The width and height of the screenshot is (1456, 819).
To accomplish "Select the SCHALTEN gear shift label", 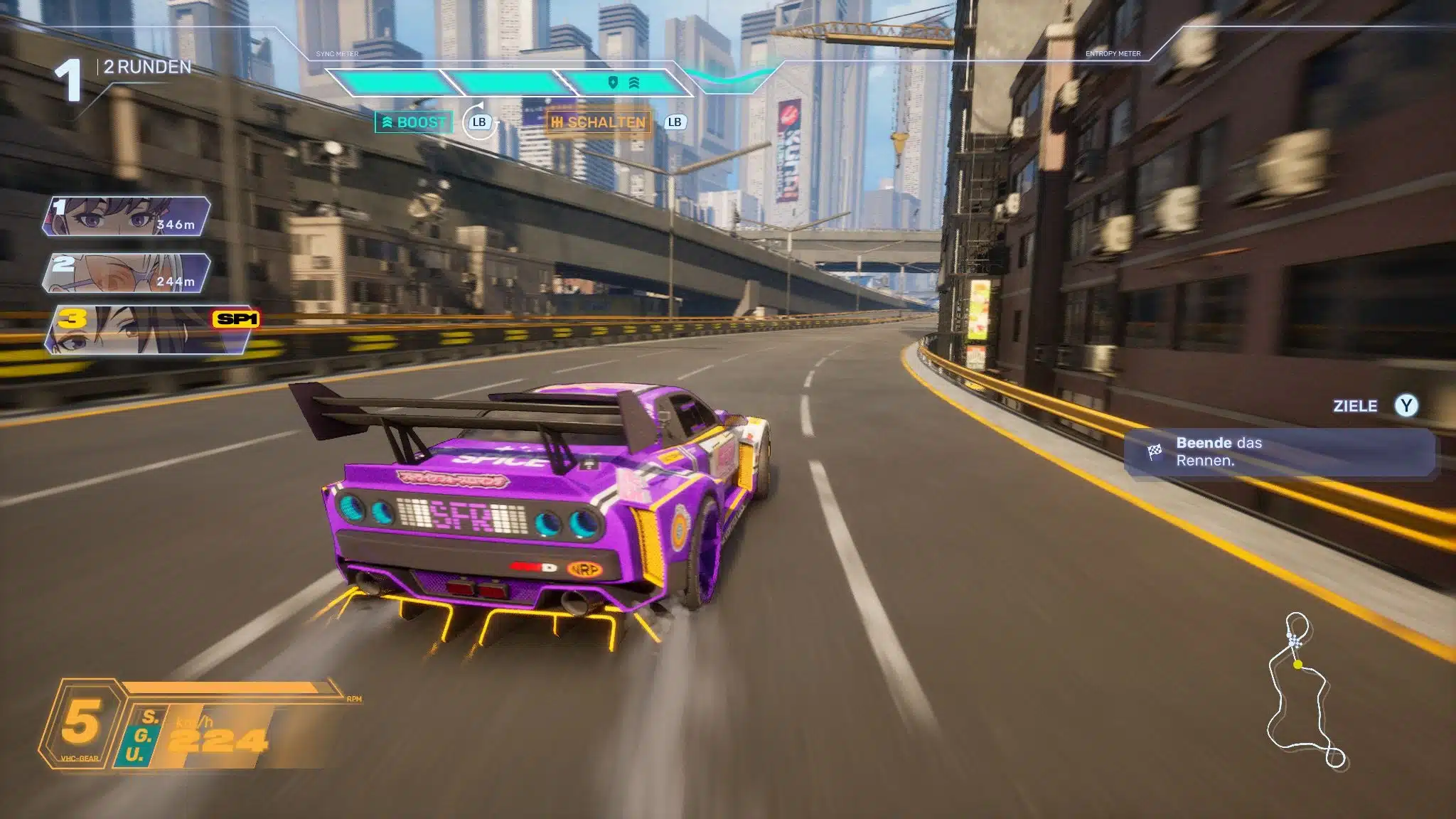I will [x=599, y=122].
